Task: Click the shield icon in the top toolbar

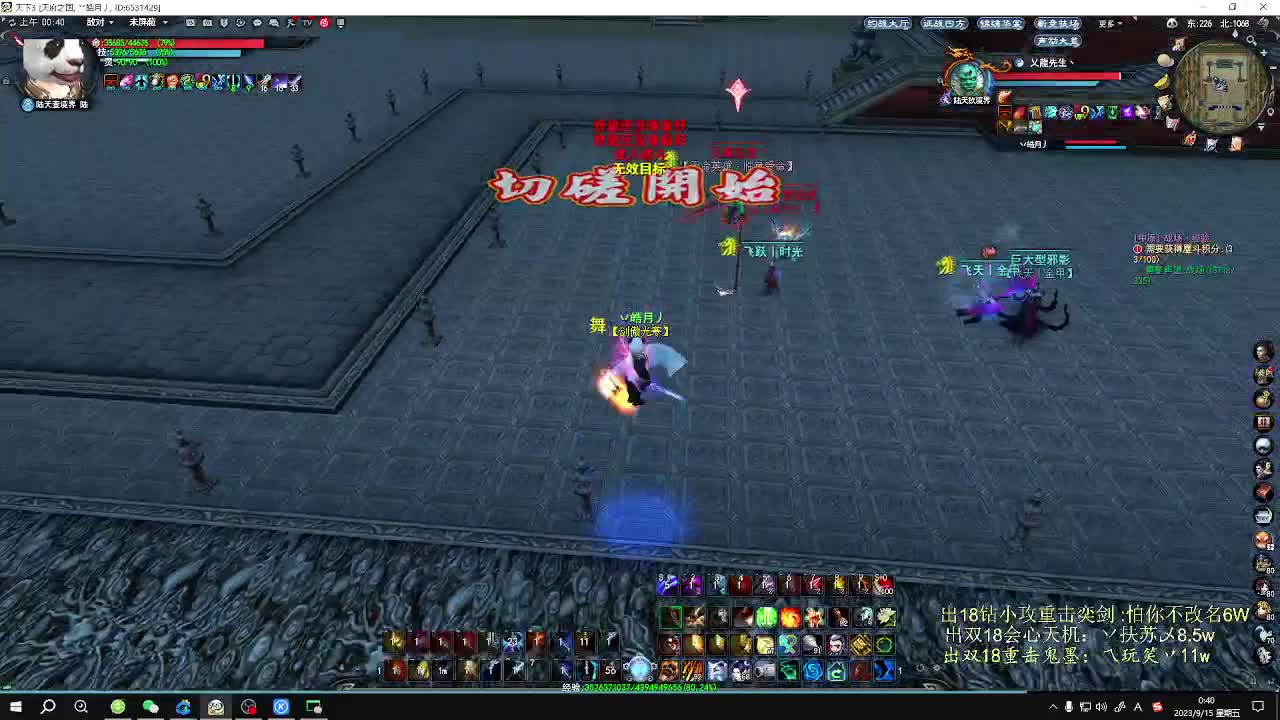Action: [x=223, y=23]
